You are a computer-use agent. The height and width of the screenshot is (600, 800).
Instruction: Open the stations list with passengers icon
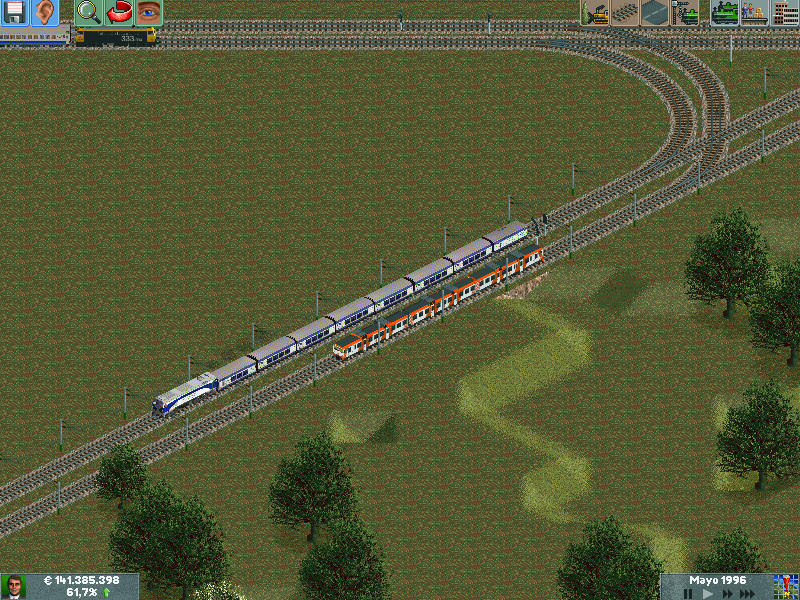[x=754, y=13]
